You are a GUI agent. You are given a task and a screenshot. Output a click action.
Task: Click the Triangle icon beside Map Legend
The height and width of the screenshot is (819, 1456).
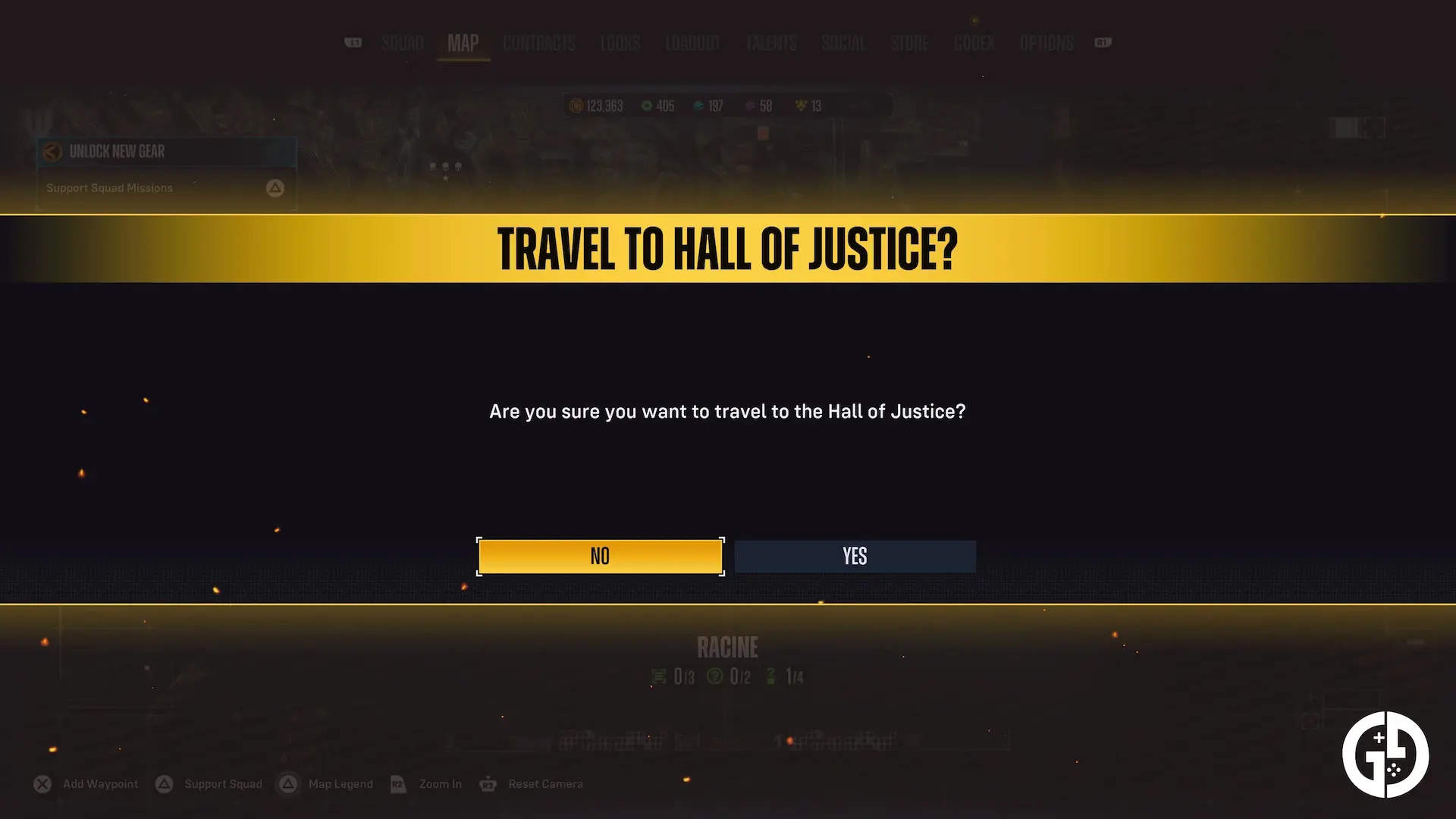289,783
